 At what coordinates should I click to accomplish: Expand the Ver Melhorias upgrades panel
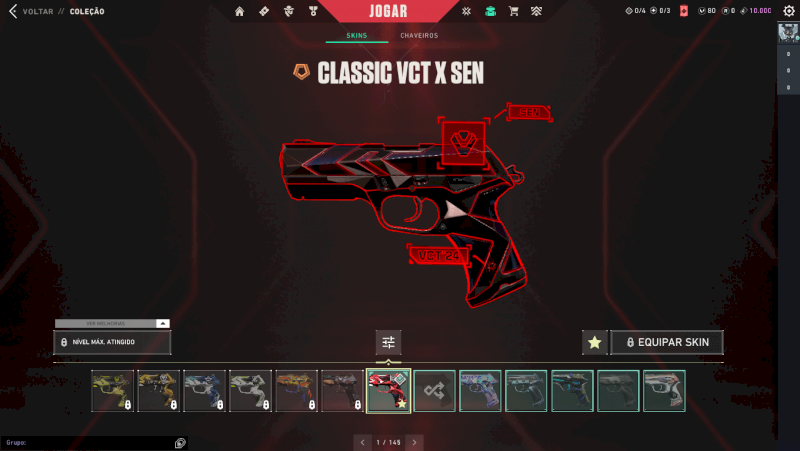pos(112,323)
